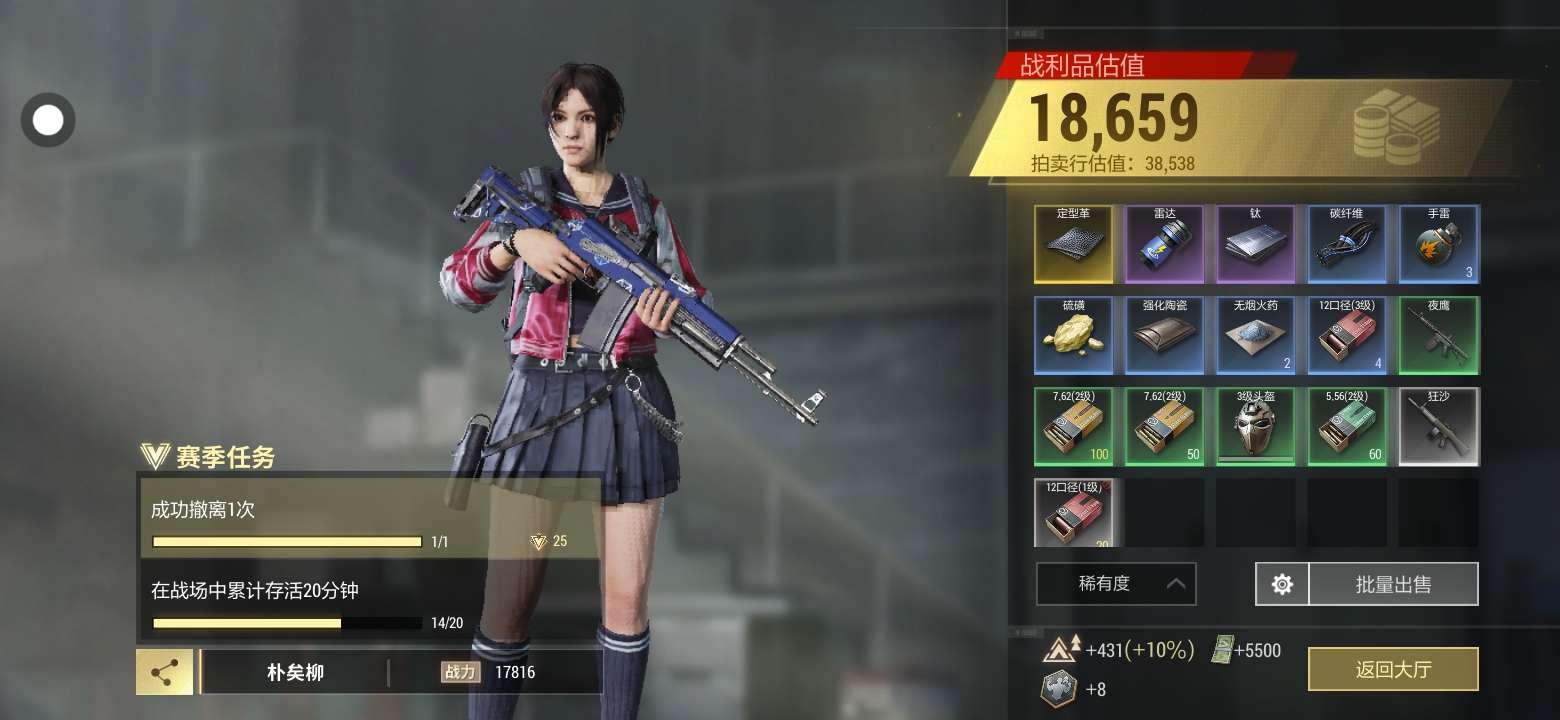
Task: Expand the 稀有度 sort dropdown
Action: coord(1116,584)
